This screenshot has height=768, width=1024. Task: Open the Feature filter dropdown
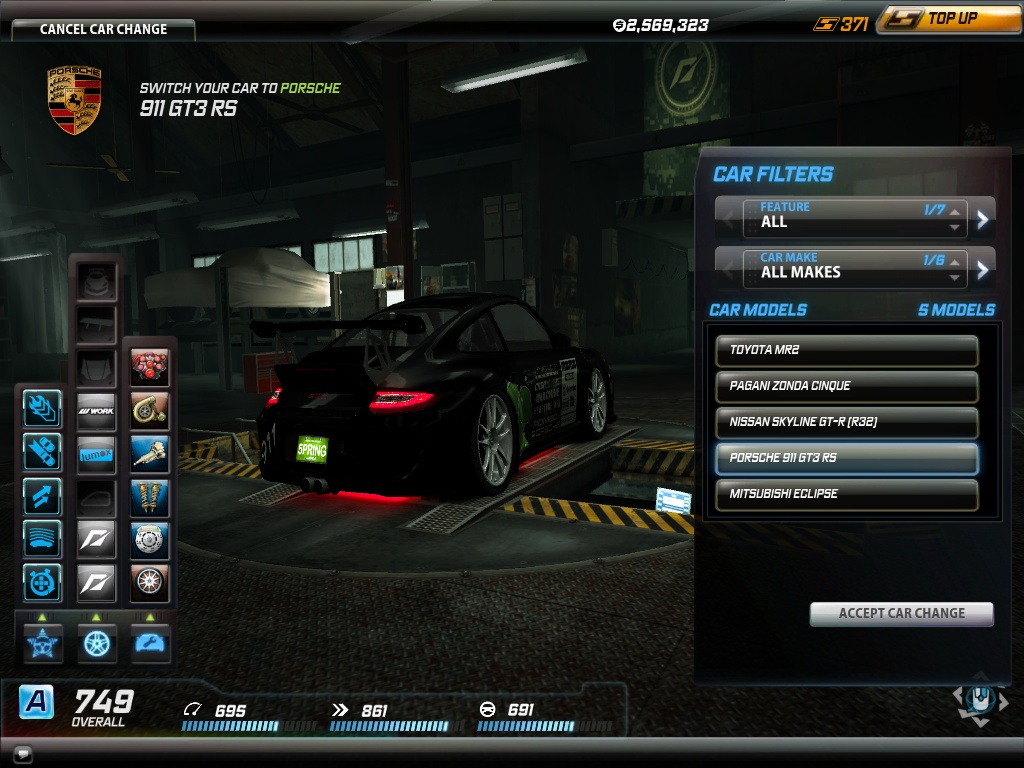coord(855,217)
